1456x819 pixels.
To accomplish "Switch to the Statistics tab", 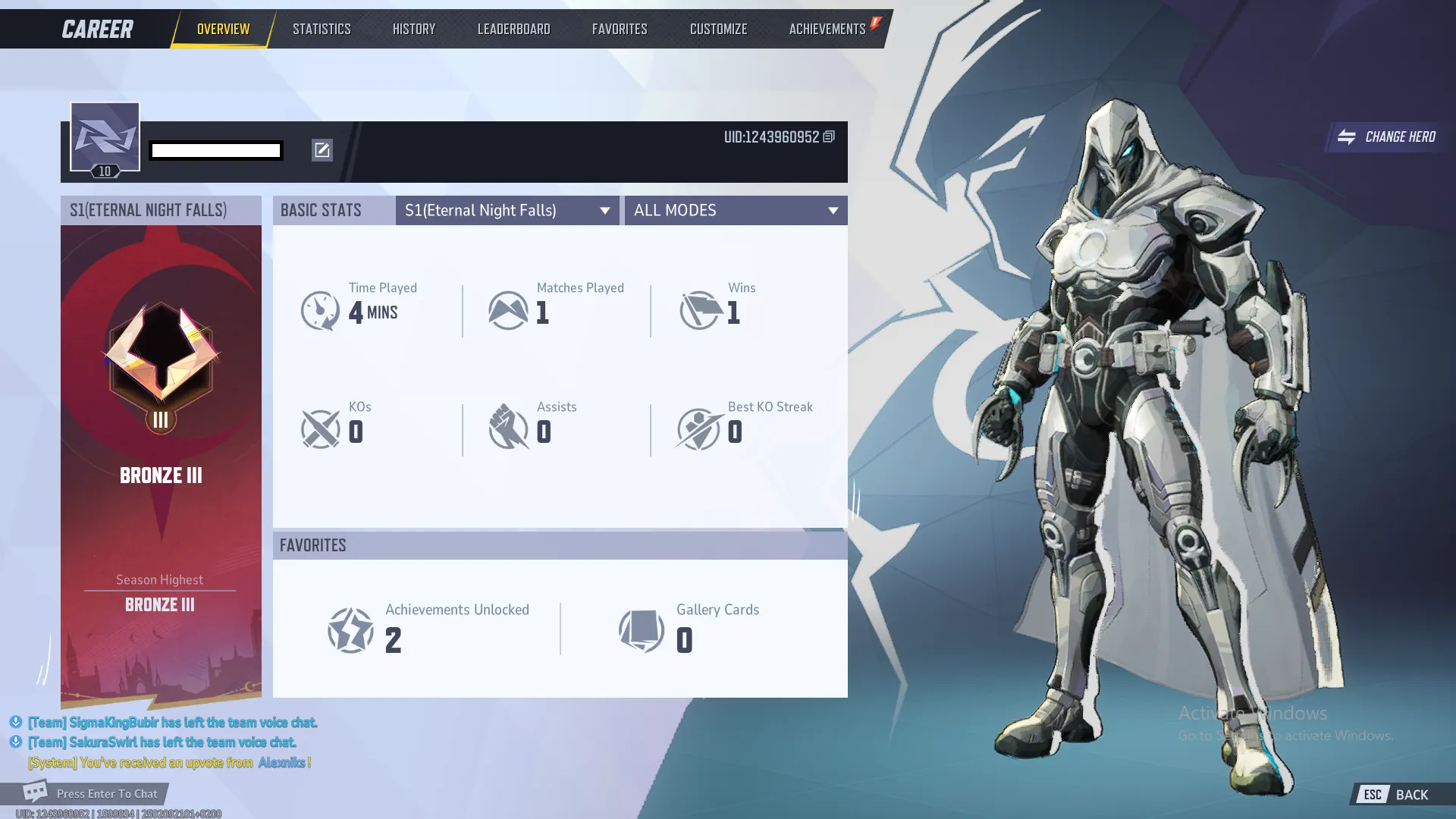I will (322, 29).
